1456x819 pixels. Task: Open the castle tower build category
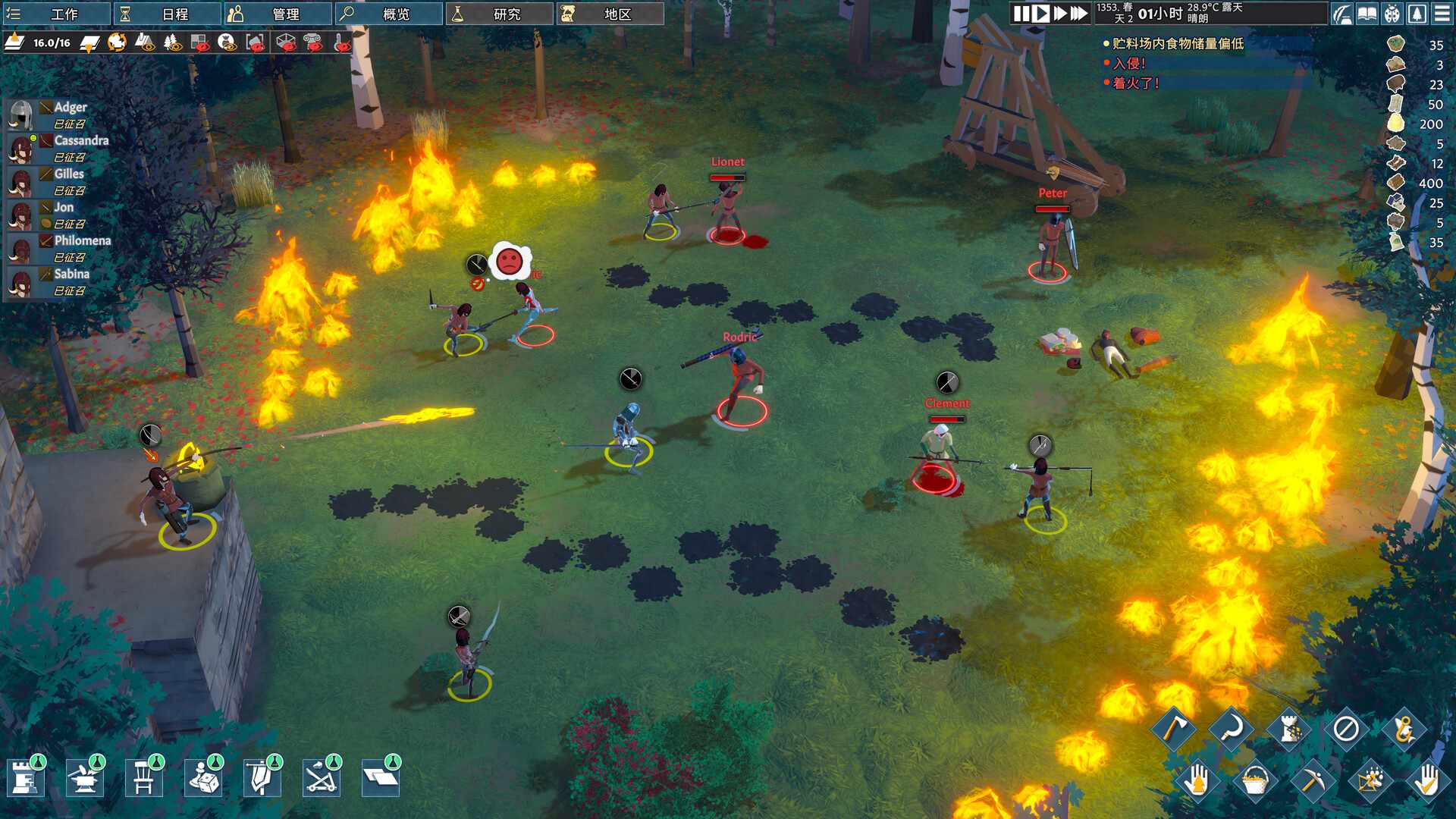(26, 778)
